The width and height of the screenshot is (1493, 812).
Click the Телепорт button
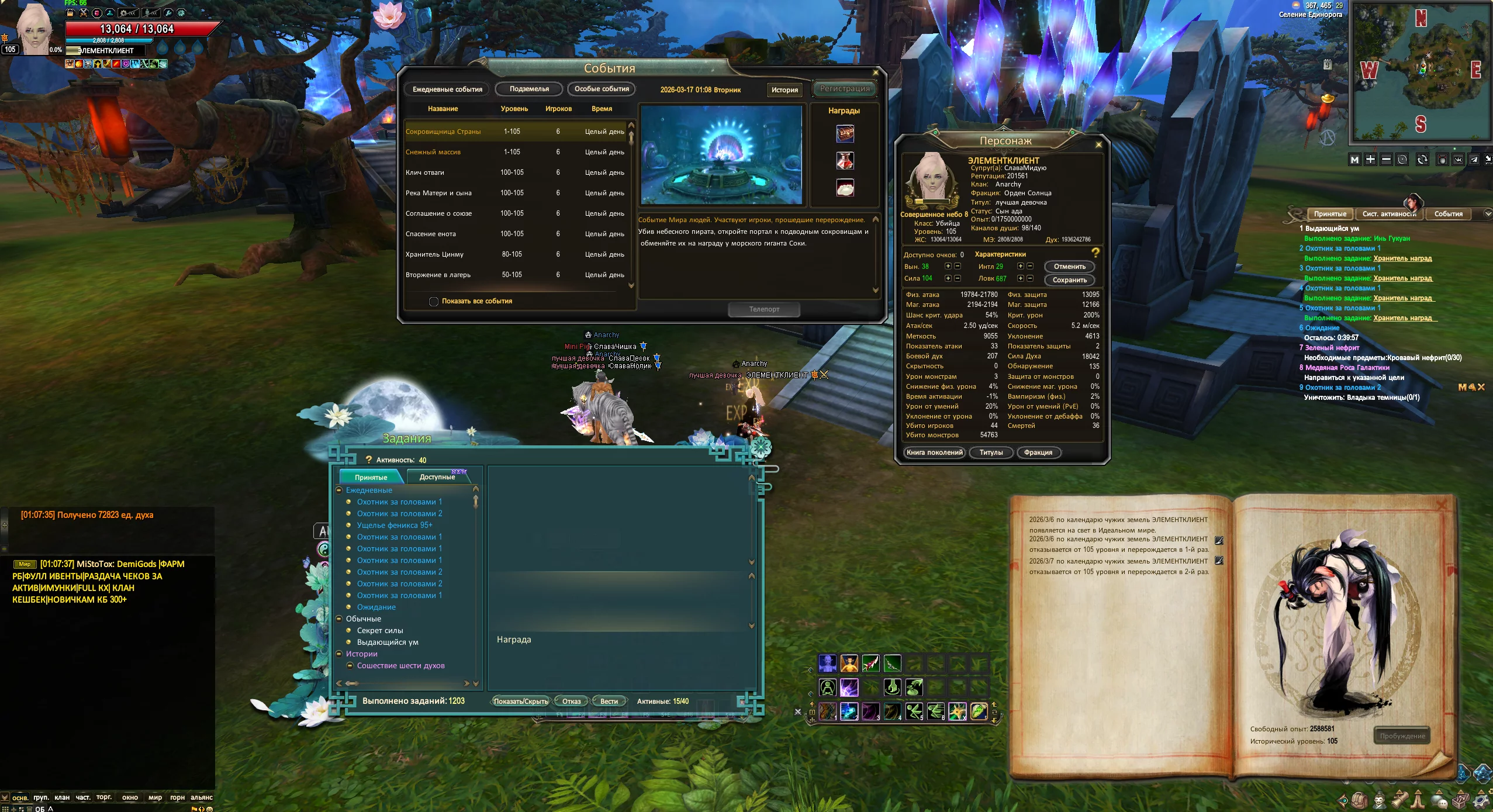click(x=764, y=309)
